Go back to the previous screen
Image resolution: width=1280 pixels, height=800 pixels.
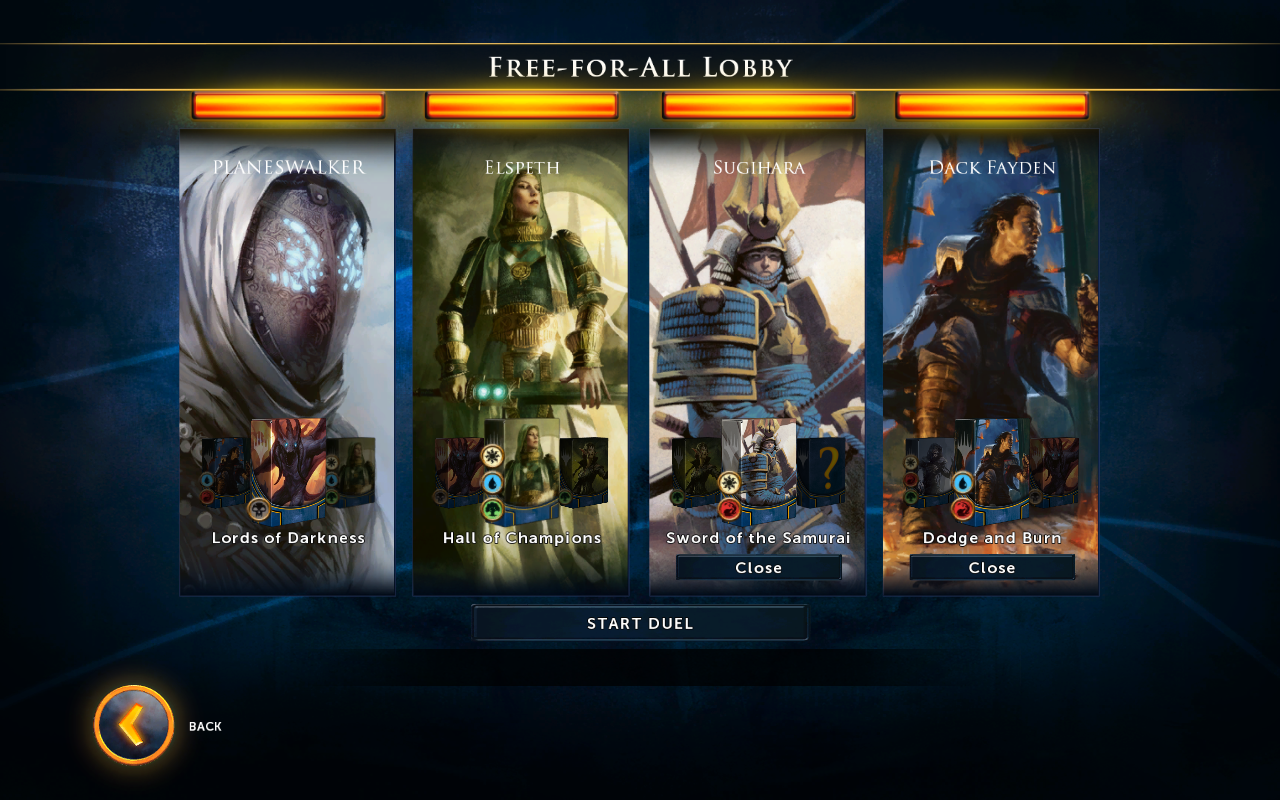point(134,725)
